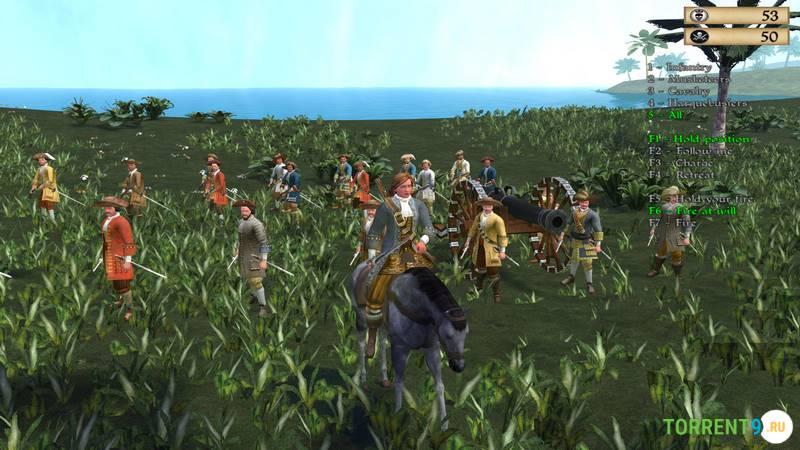Choose the Hold your fire order
This screenshot has width=800, height=450.
[x=696, y=199]
